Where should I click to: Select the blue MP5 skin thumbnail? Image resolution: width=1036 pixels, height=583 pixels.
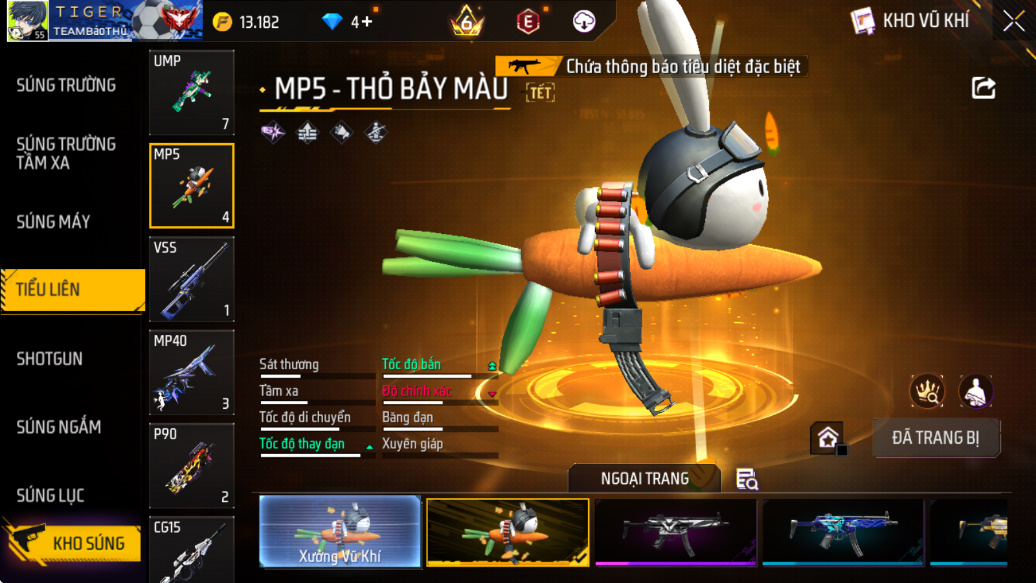tap(844, 532)
